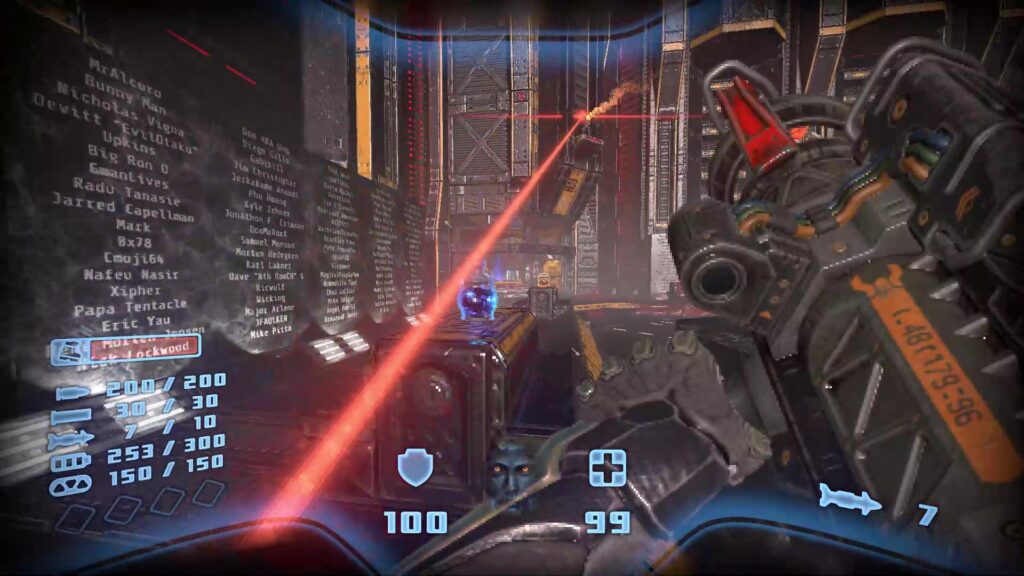Click the current rocket ammo icon beside 7
This screenshot has width=1024, height=576.
click(850, 497)
